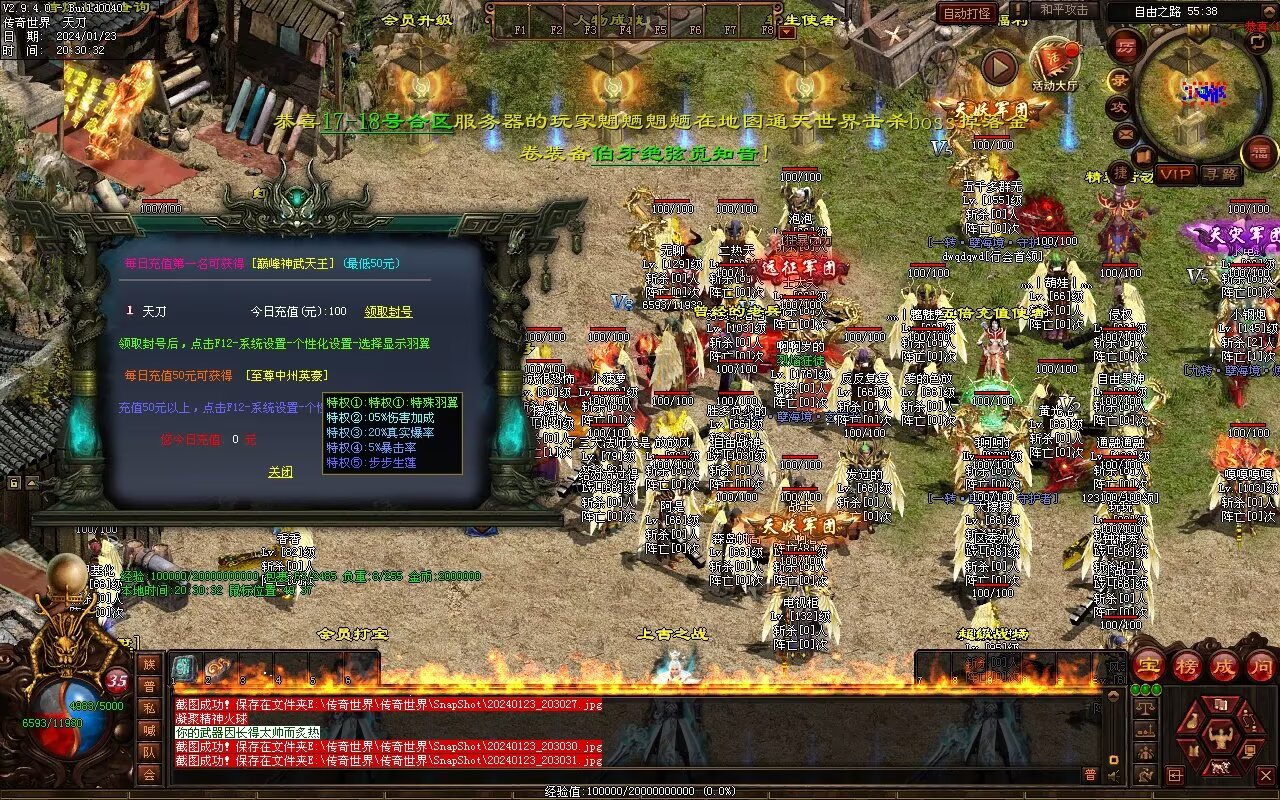Image resolution: width=1280 pixels, height=800 pixels.
Task: Open the mail envelope icon
Action: pyautogui.click(x=1126, y=134)
